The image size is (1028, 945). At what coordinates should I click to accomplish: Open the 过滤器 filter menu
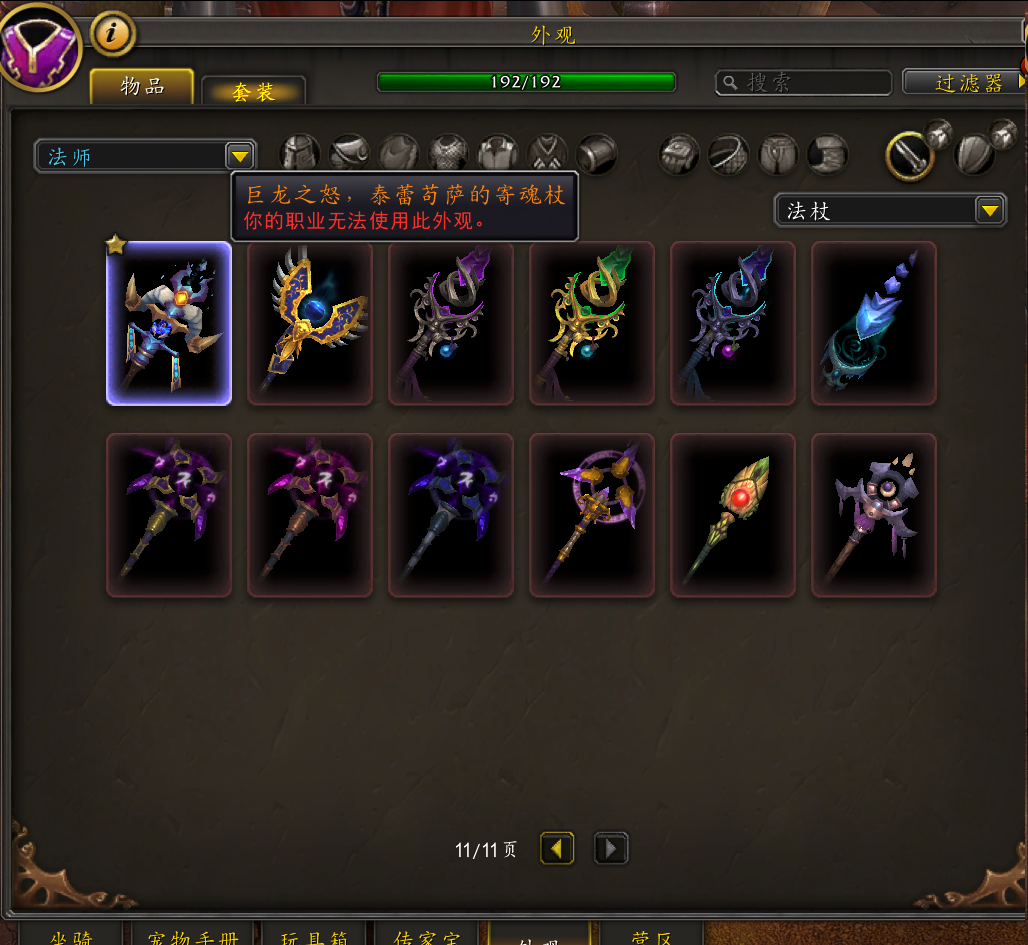point(965,82)
